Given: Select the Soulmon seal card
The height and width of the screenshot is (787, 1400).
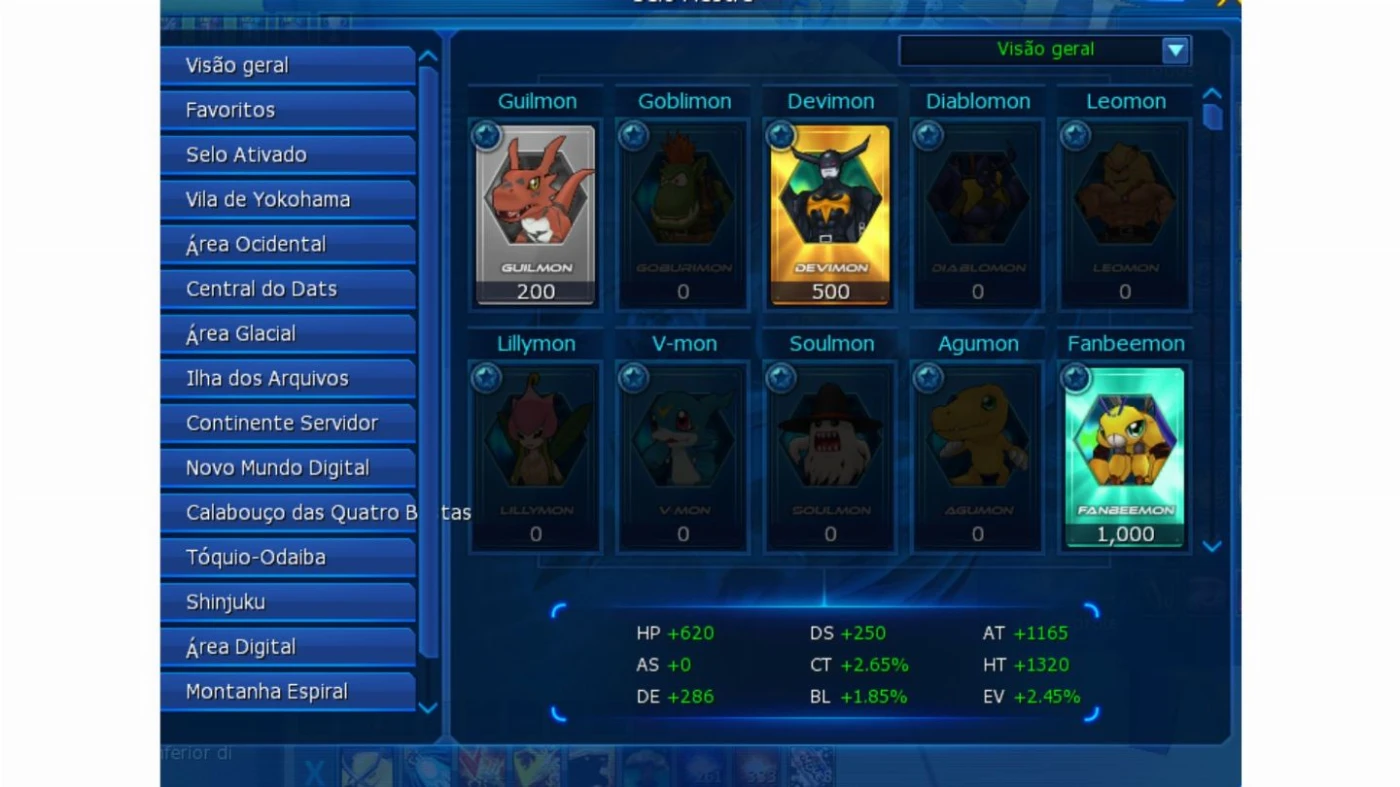Looking at the screenshot, I should coord(830,456).
